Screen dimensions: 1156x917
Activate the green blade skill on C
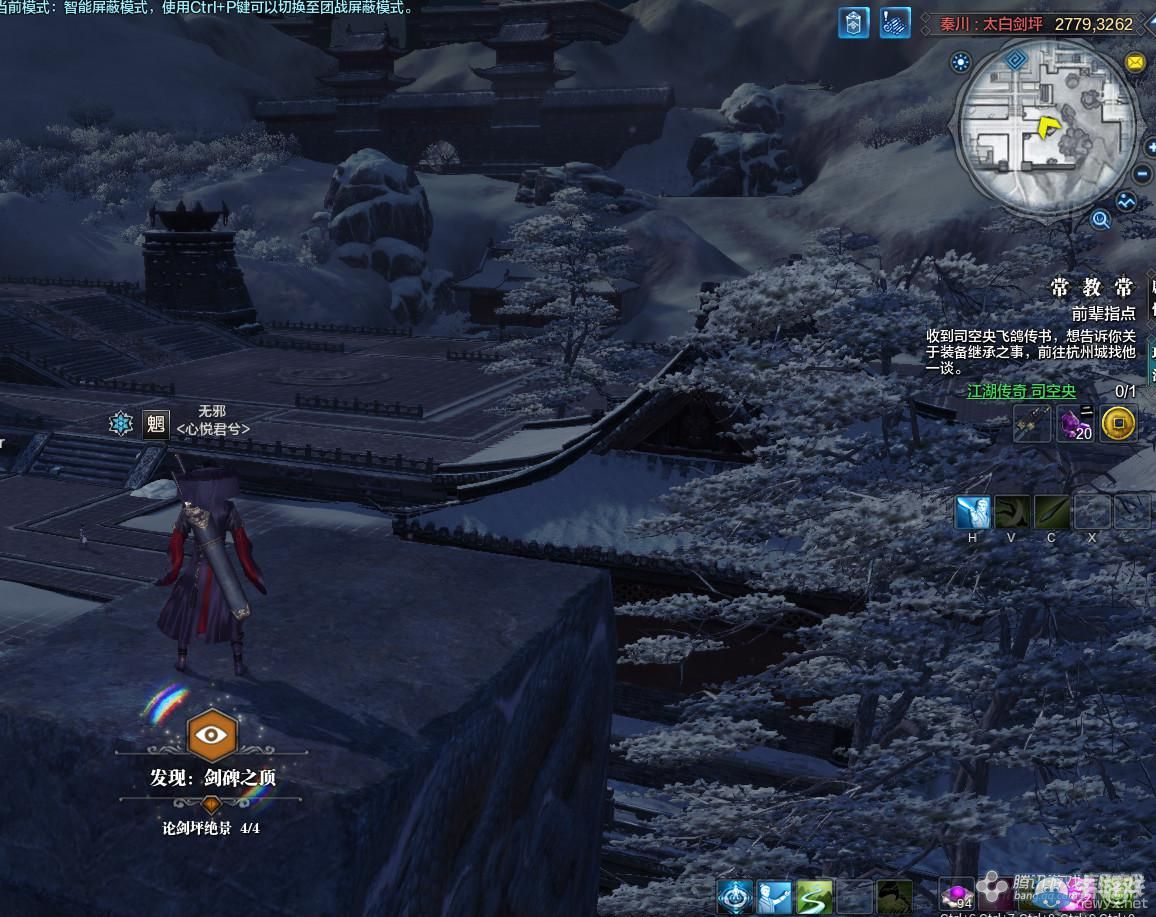[1052, 512]
